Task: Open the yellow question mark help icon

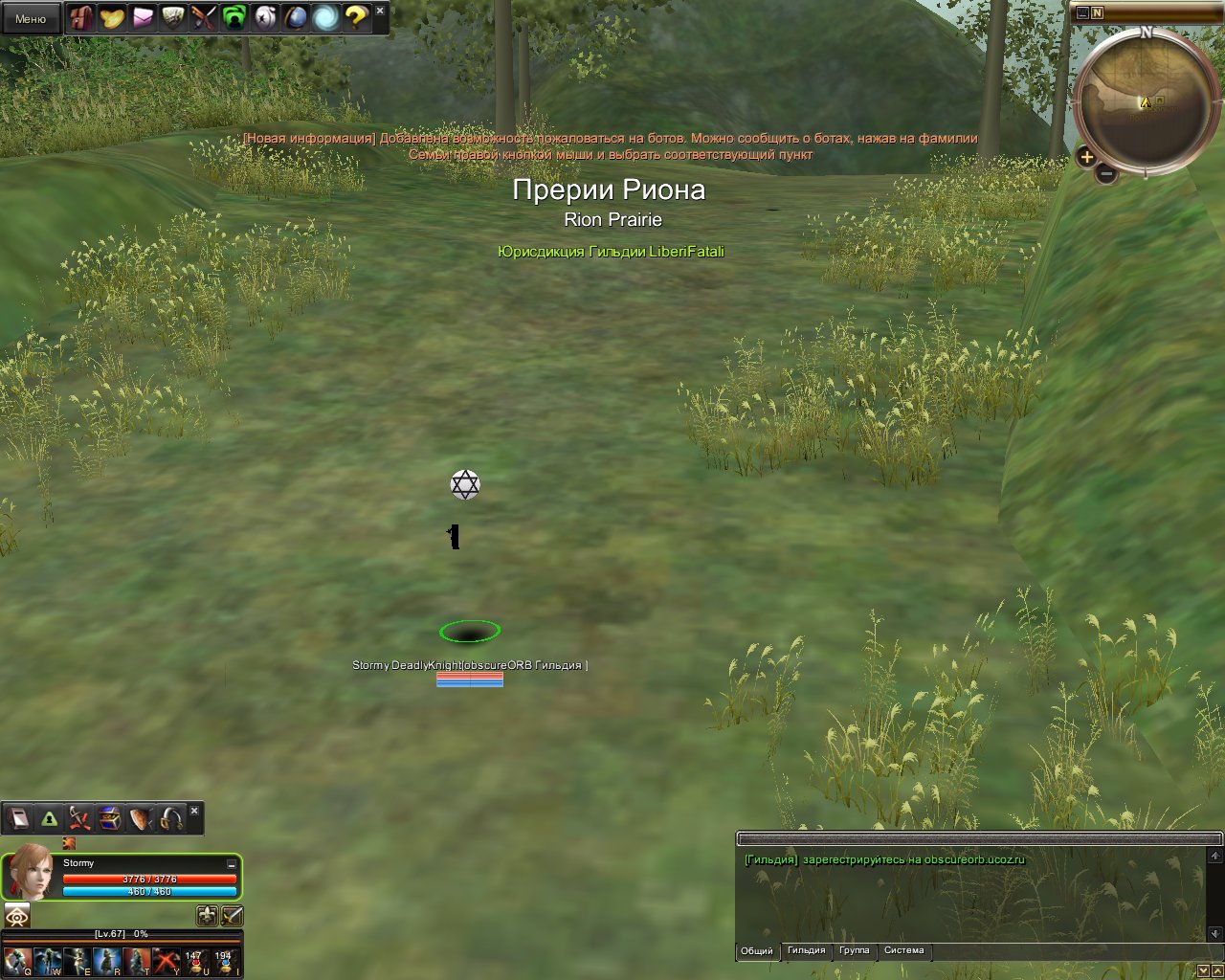Action: [356, 17]
